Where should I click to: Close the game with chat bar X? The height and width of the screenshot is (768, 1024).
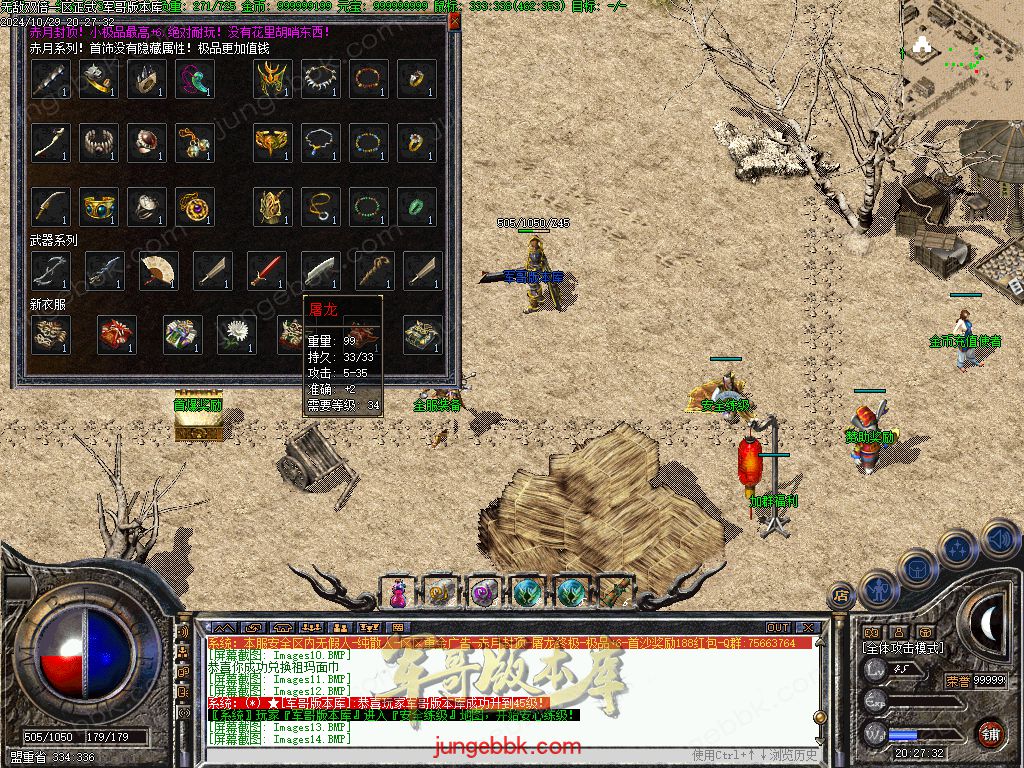[808, 627]
